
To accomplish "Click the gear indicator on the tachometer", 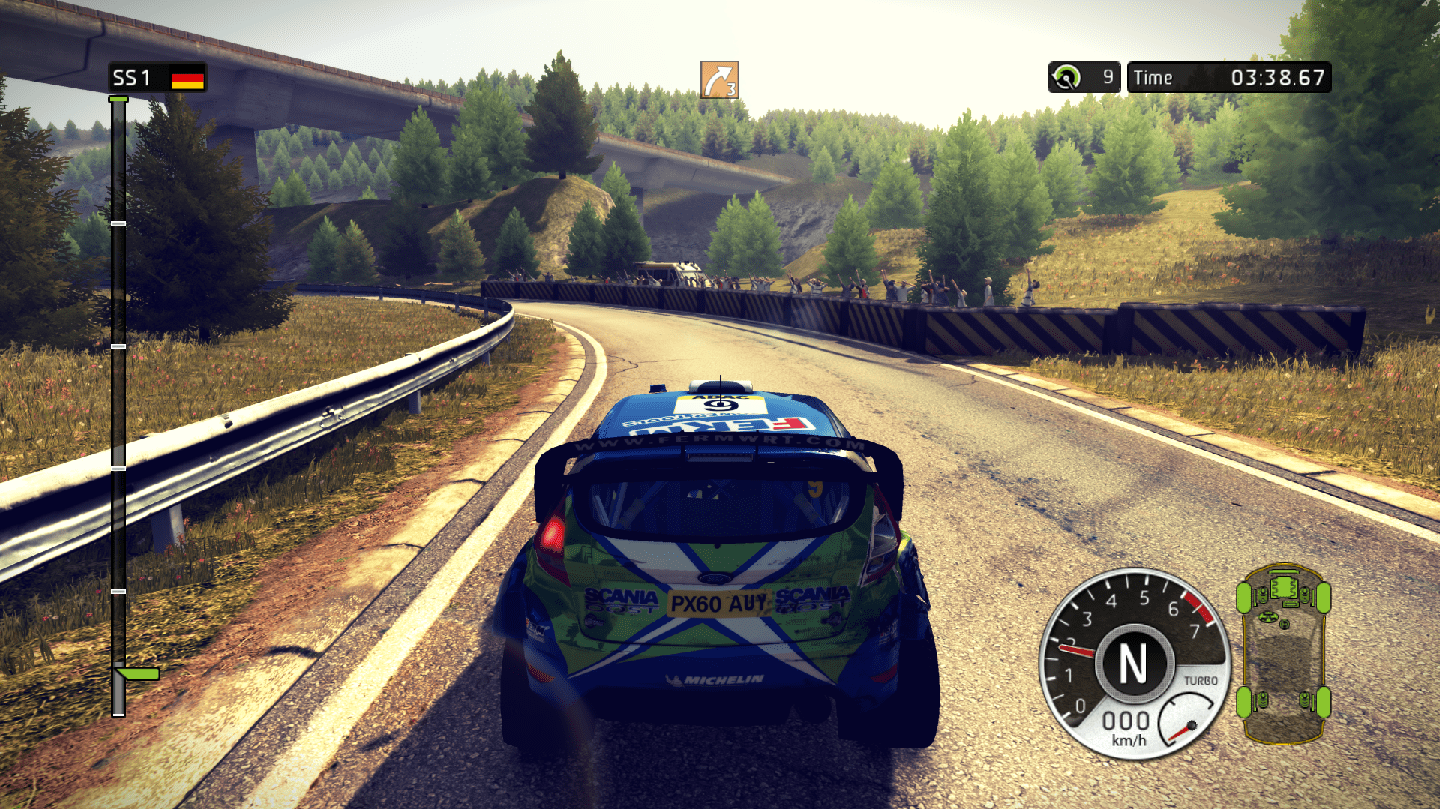I will [x=1132, y=662].
